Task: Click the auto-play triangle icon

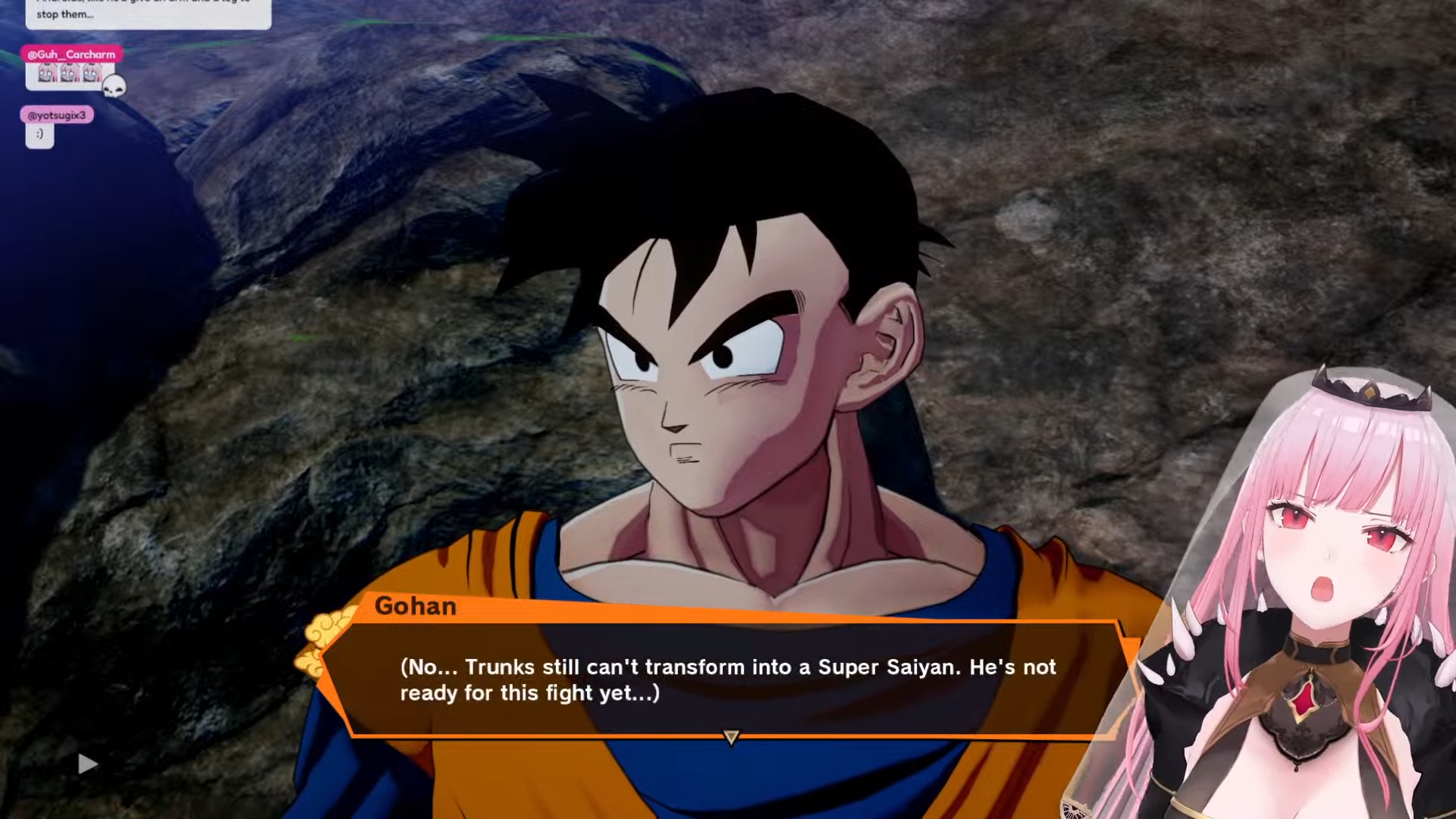Action: pyautogui.click(x=88, y=764)
